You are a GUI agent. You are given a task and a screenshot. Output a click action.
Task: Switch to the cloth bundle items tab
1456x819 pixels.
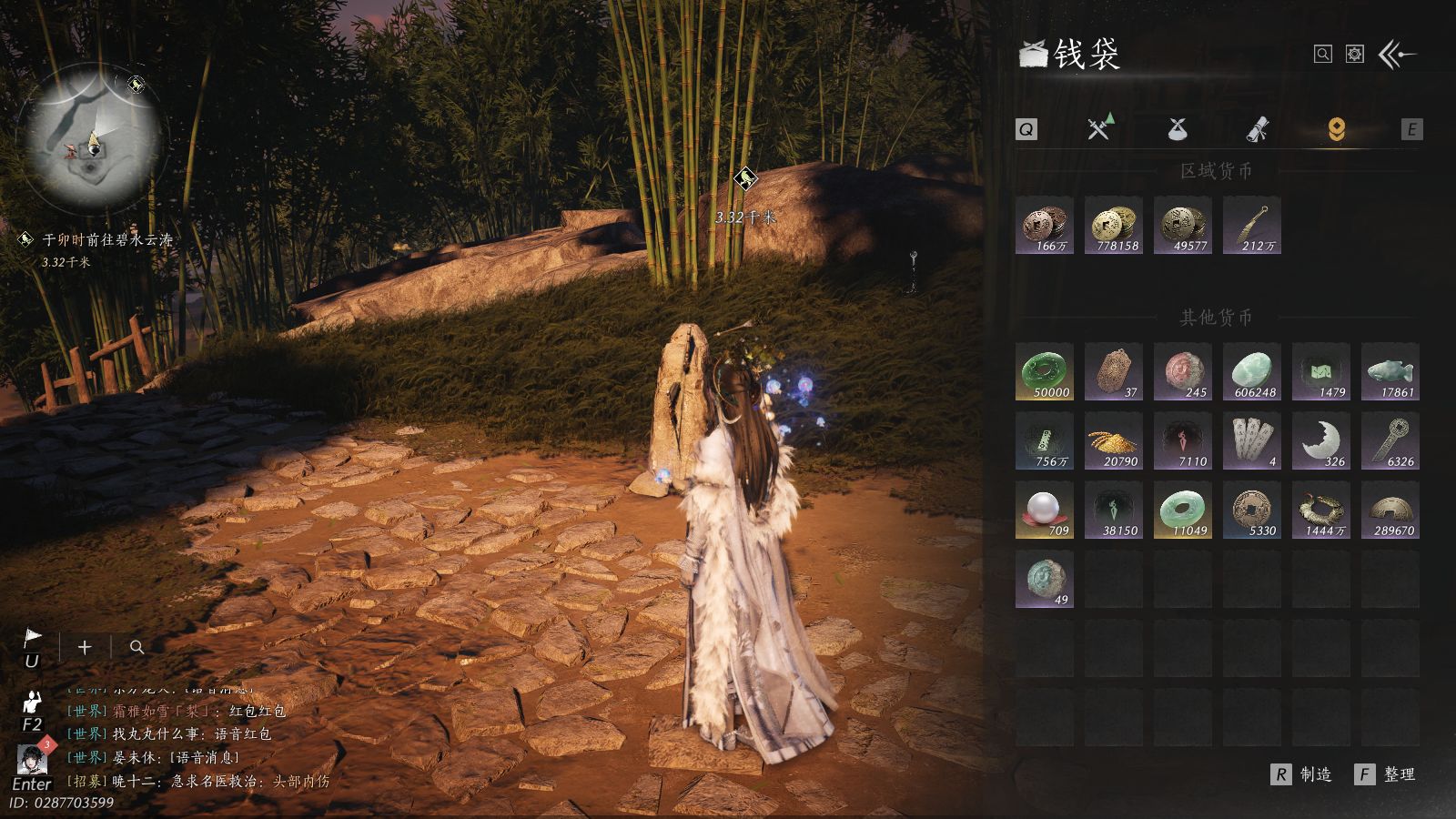(1178, 129)
